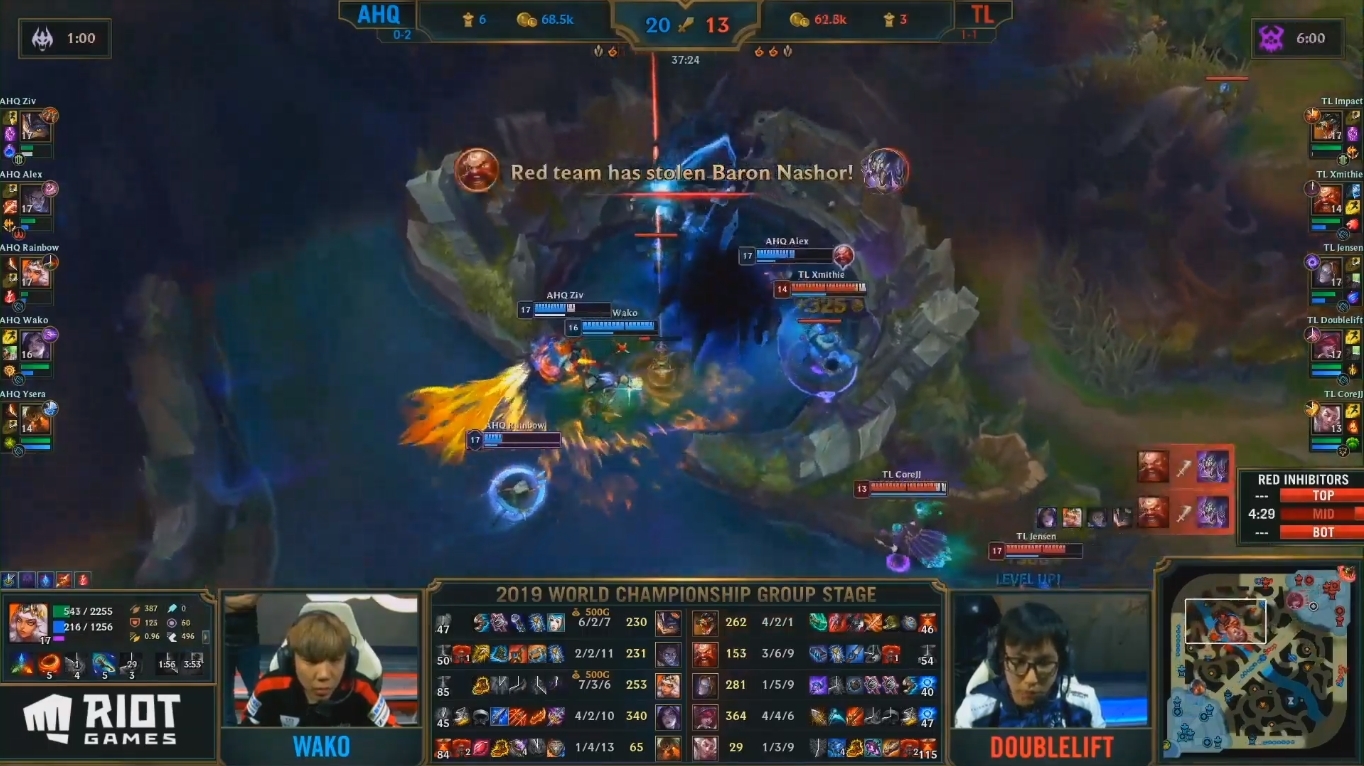Expand Wako's stats panel via the side arrow
The width and height of the screenshot is (1364, 766).
click(x=205, y=638)
